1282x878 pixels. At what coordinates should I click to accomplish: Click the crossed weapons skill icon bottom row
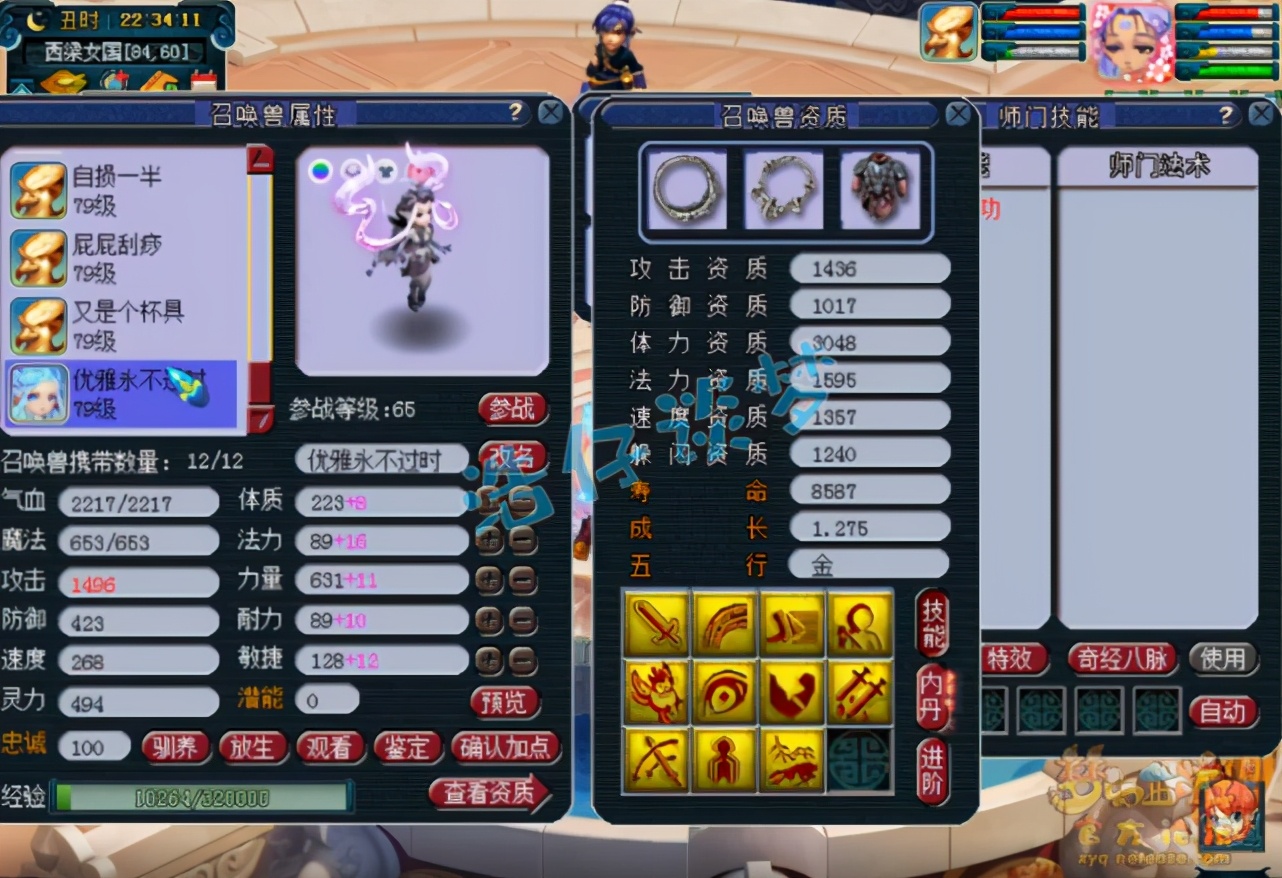657,758
